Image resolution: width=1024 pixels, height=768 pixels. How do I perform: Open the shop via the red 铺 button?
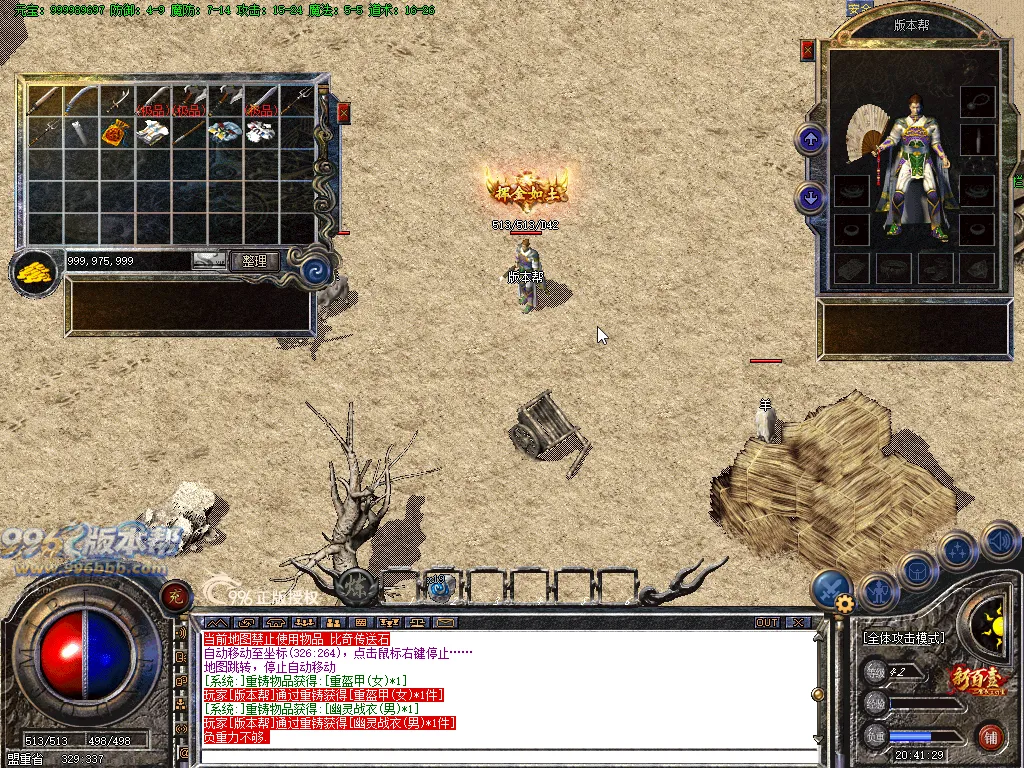pos(991,737)
